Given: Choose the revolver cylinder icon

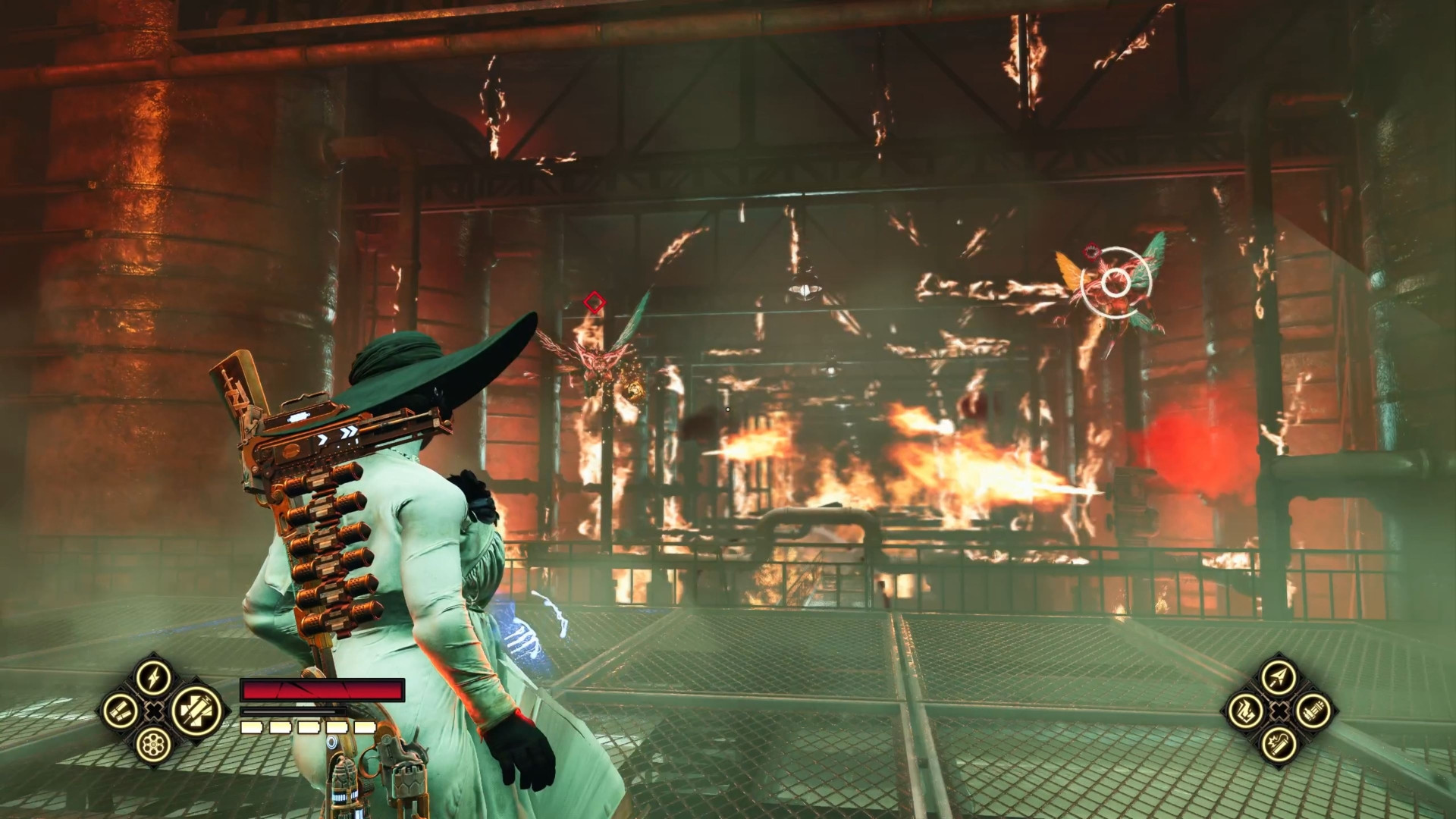Looking at the screenshot, I should (x=154, y=744).
